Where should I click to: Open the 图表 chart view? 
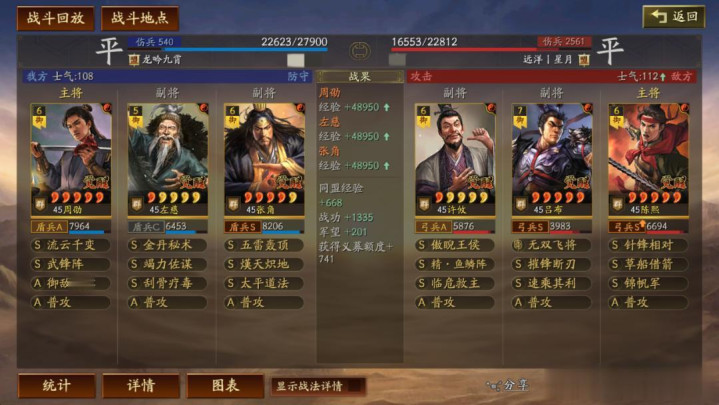(x=225, y=385)
